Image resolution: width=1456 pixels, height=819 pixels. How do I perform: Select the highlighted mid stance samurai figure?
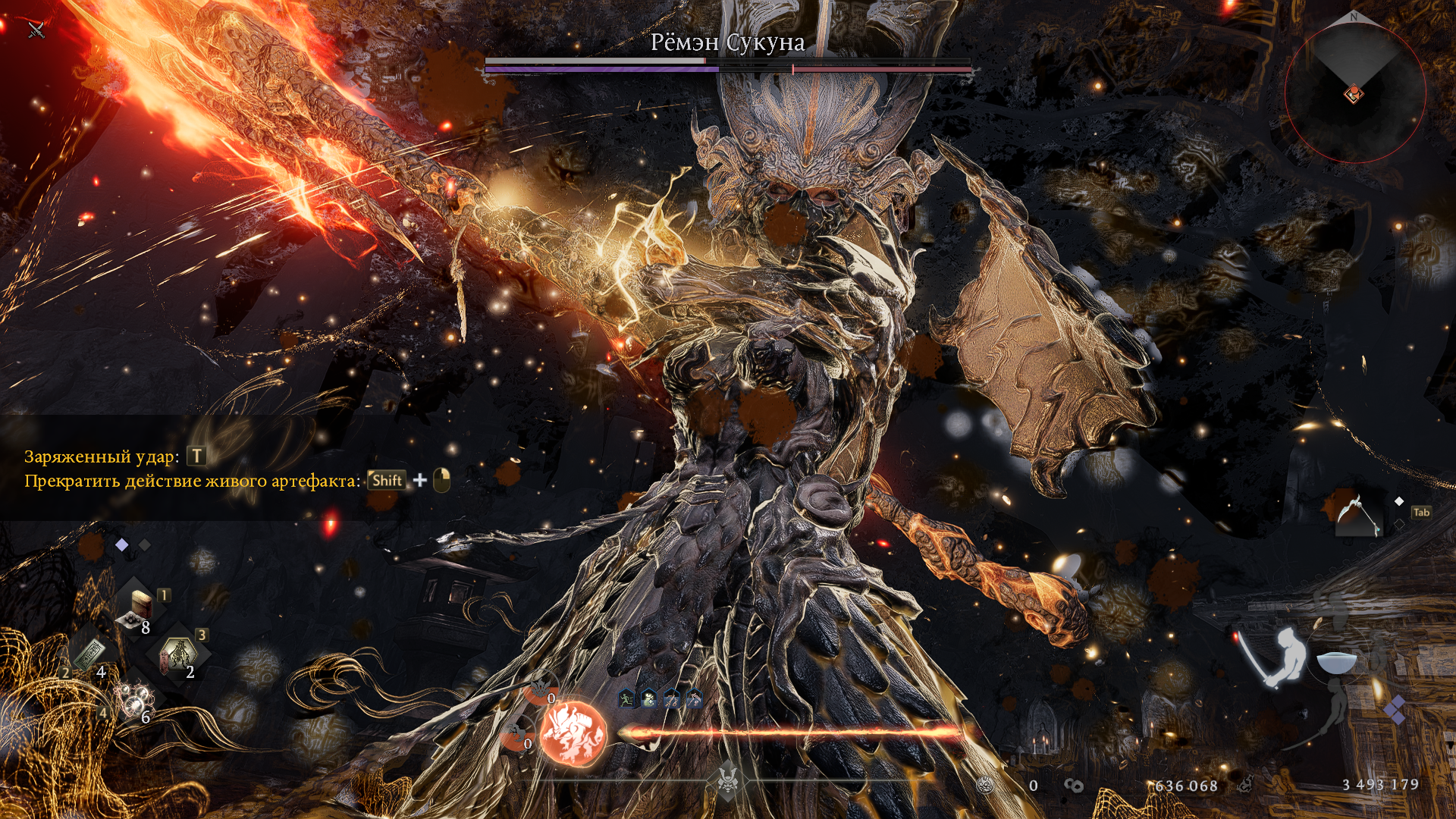pyautogui.click(x=1283, y=656)
